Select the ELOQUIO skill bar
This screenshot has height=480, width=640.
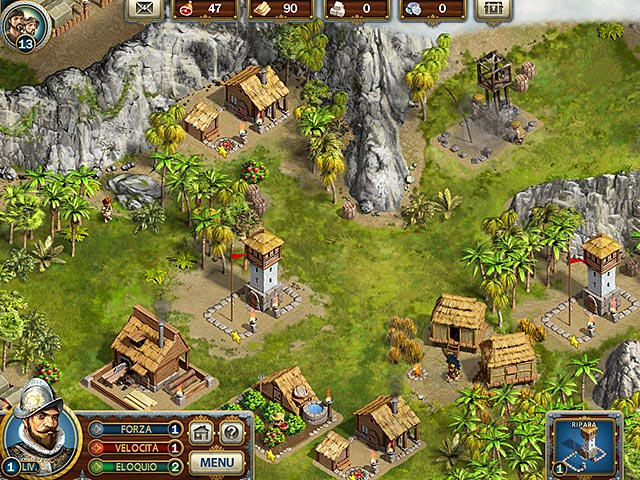(x=136, y=465)
